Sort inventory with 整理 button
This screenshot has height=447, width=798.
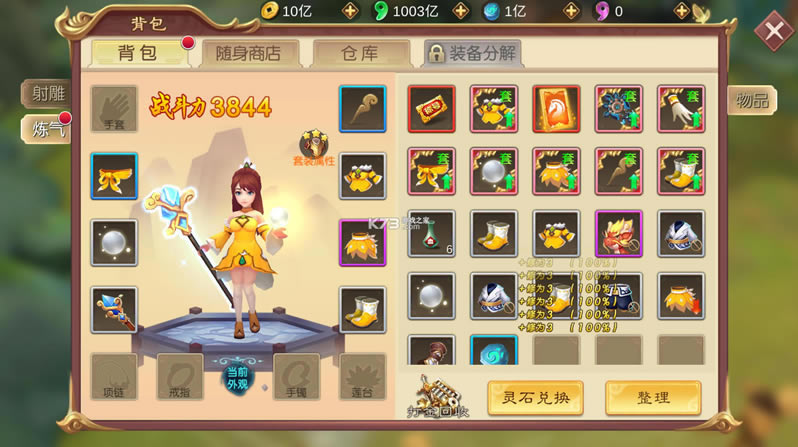[x=652, y=397]
